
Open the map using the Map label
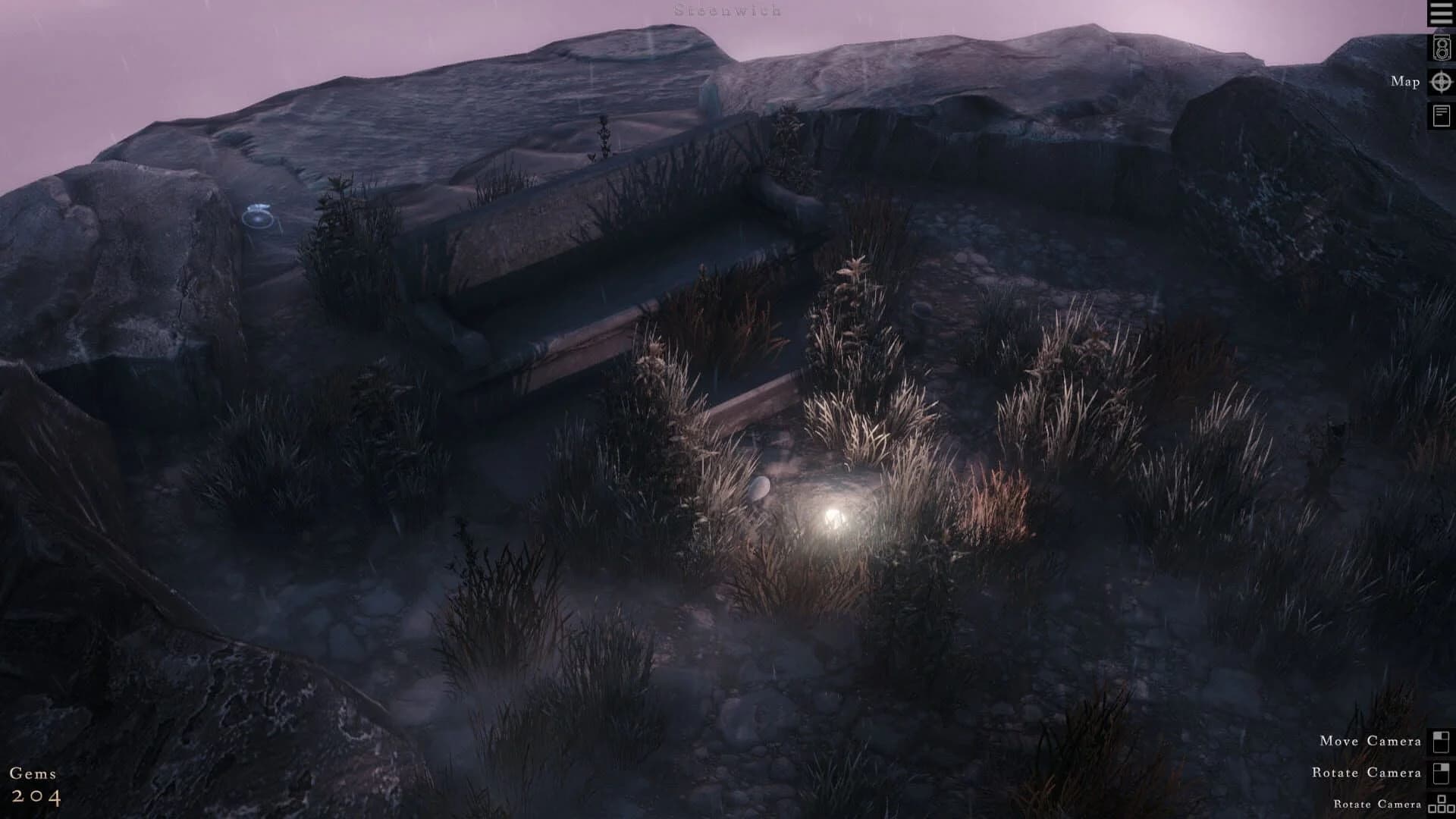tap(1404, 81)
